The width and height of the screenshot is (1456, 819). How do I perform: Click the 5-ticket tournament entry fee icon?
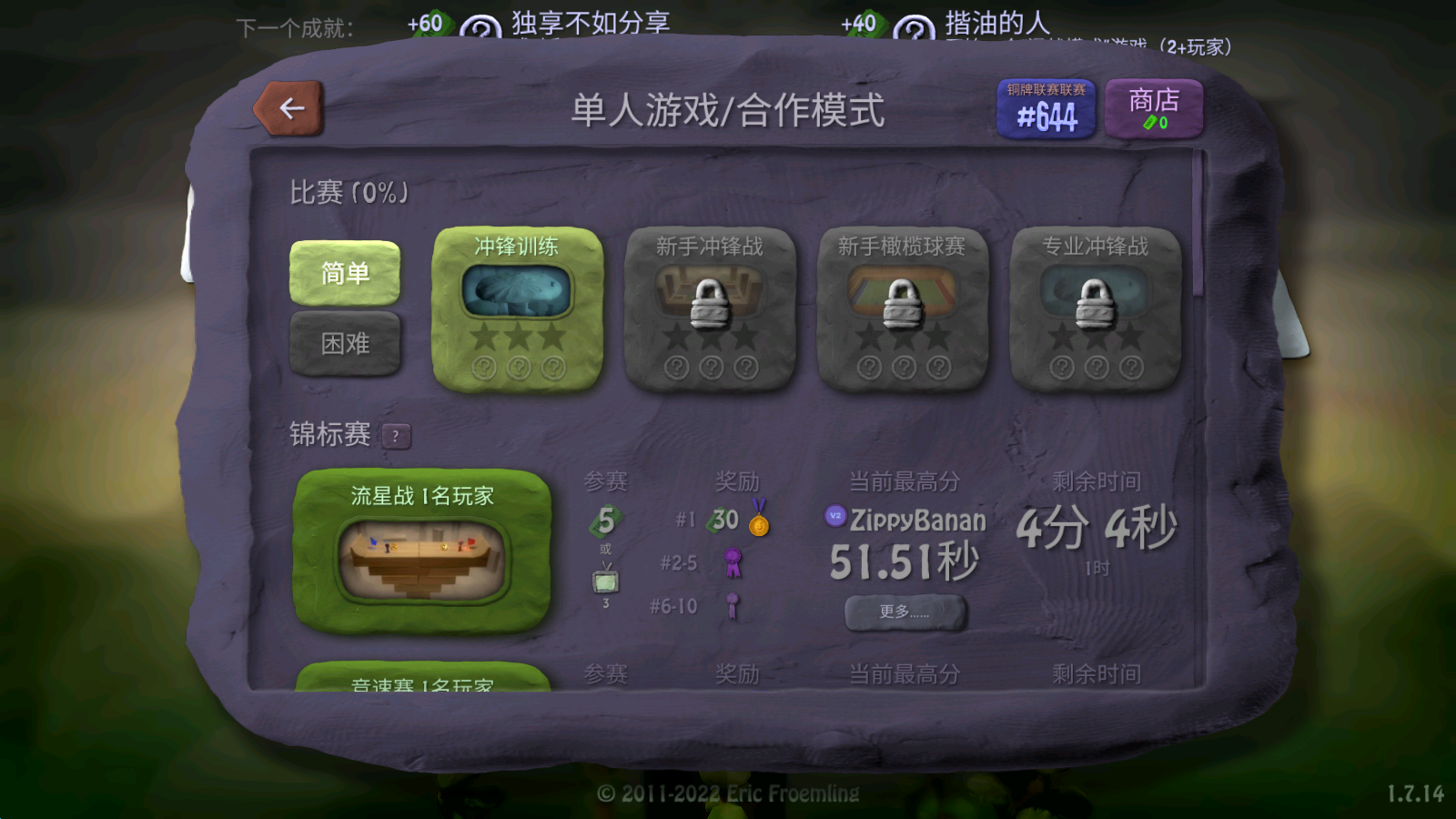[x=606, y=519]
